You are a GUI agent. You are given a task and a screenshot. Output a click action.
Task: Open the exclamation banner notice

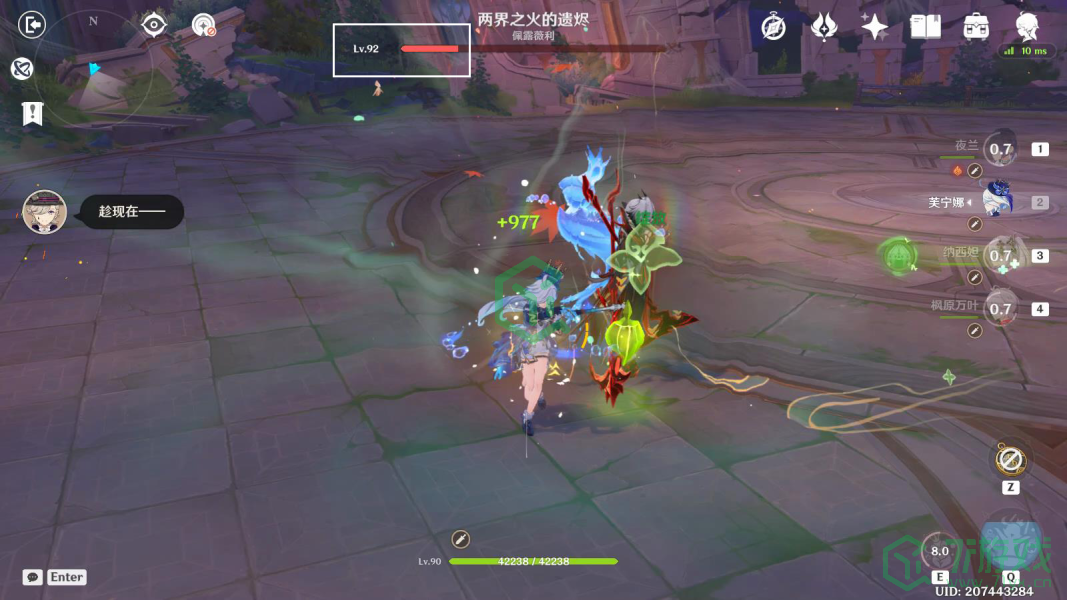tap(32, 113)
